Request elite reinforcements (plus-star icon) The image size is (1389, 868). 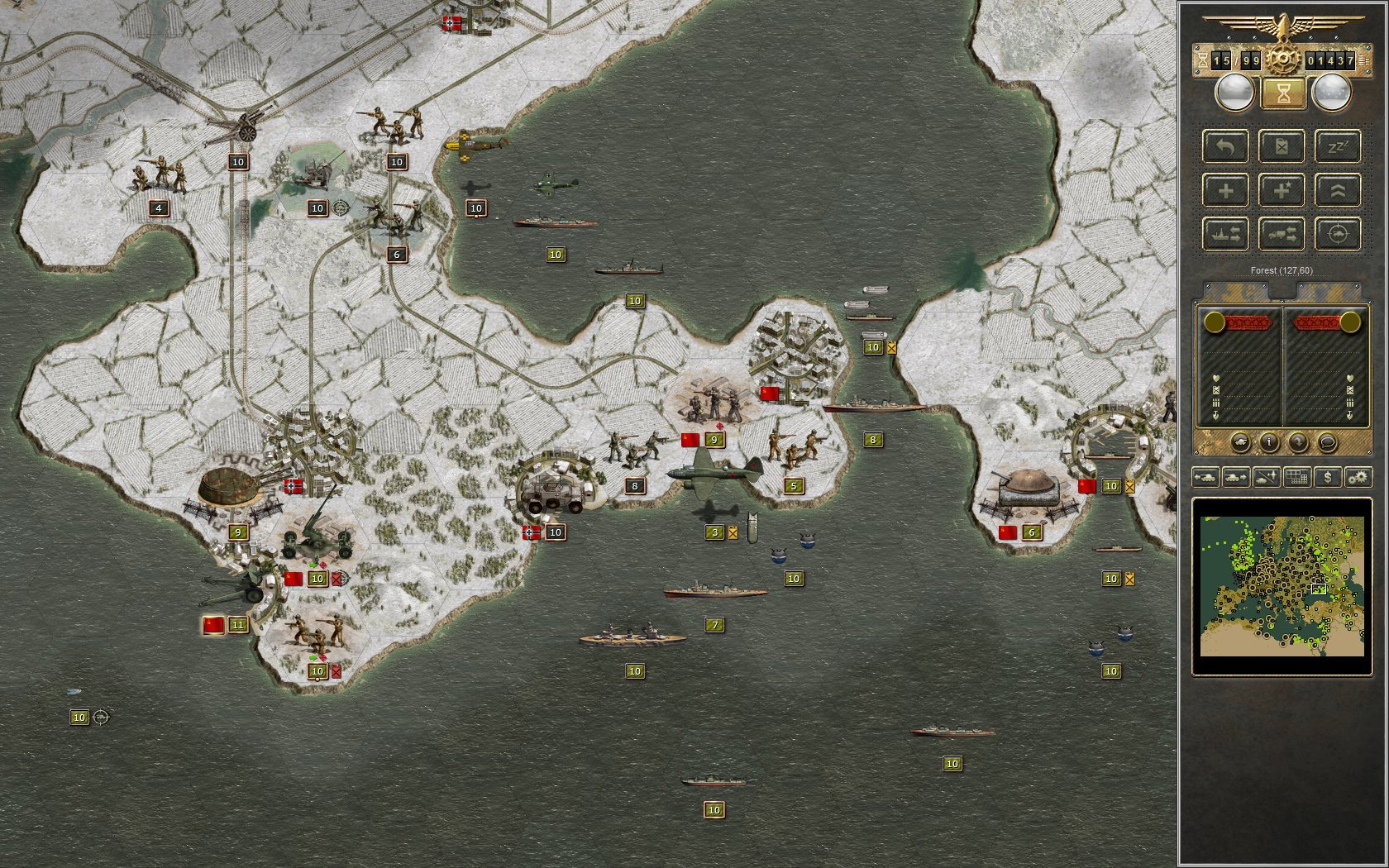coord(1282,190)
